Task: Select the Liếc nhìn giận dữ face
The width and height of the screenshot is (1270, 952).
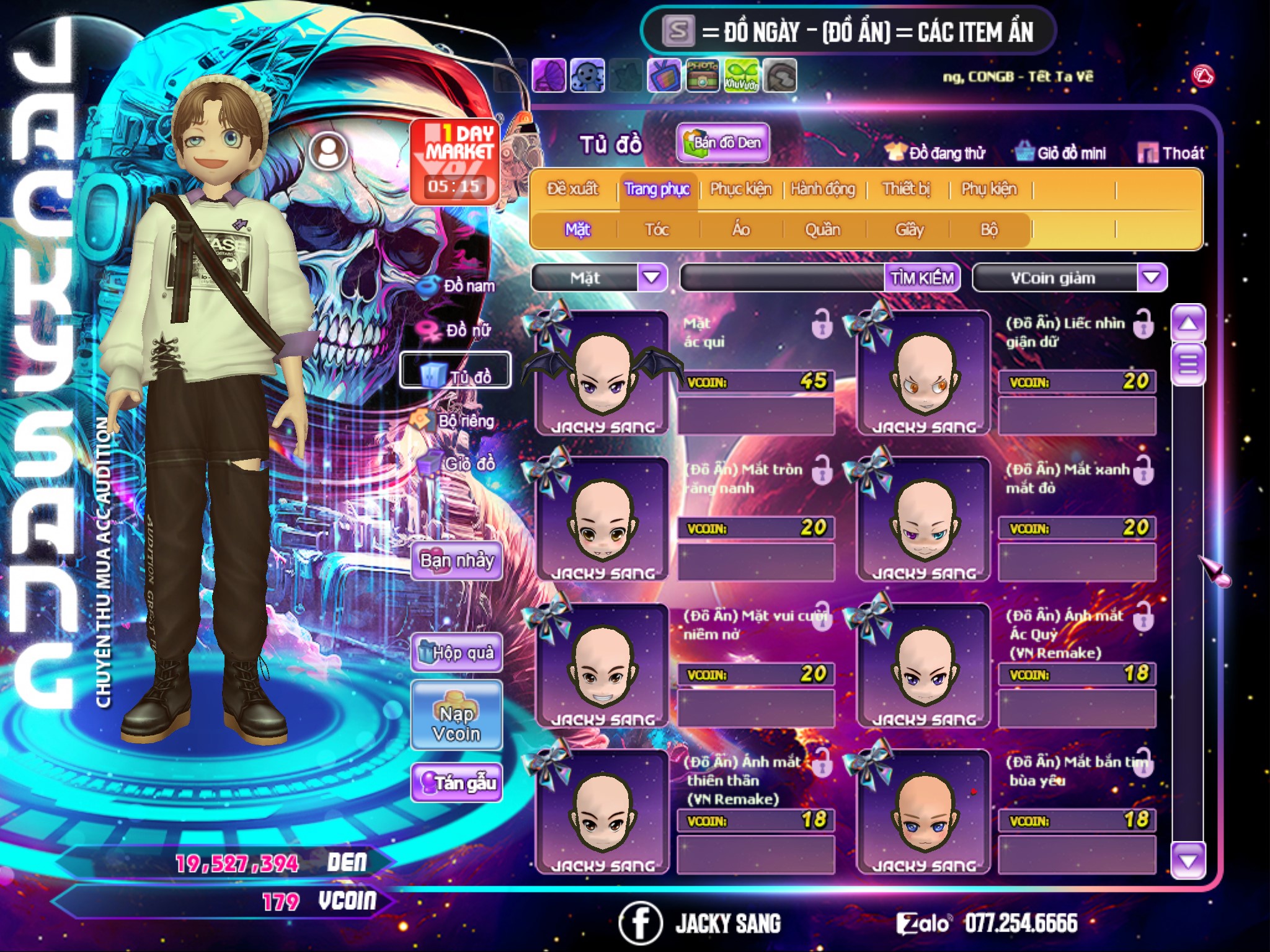Action: click(x=923, y=373)
